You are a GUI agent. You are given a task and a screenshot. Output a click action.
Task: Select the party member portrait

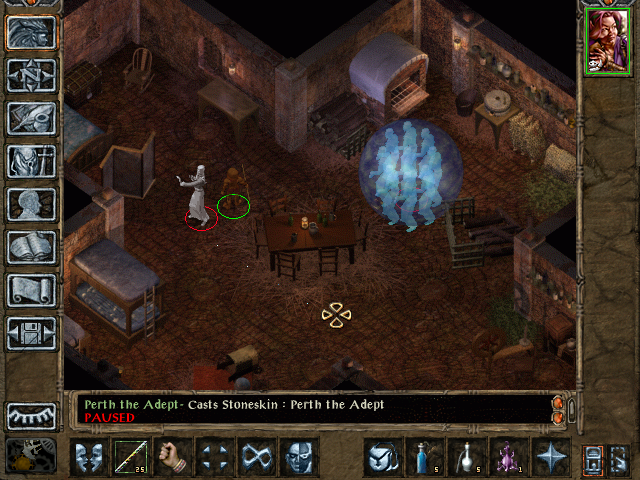click(608, 40)
